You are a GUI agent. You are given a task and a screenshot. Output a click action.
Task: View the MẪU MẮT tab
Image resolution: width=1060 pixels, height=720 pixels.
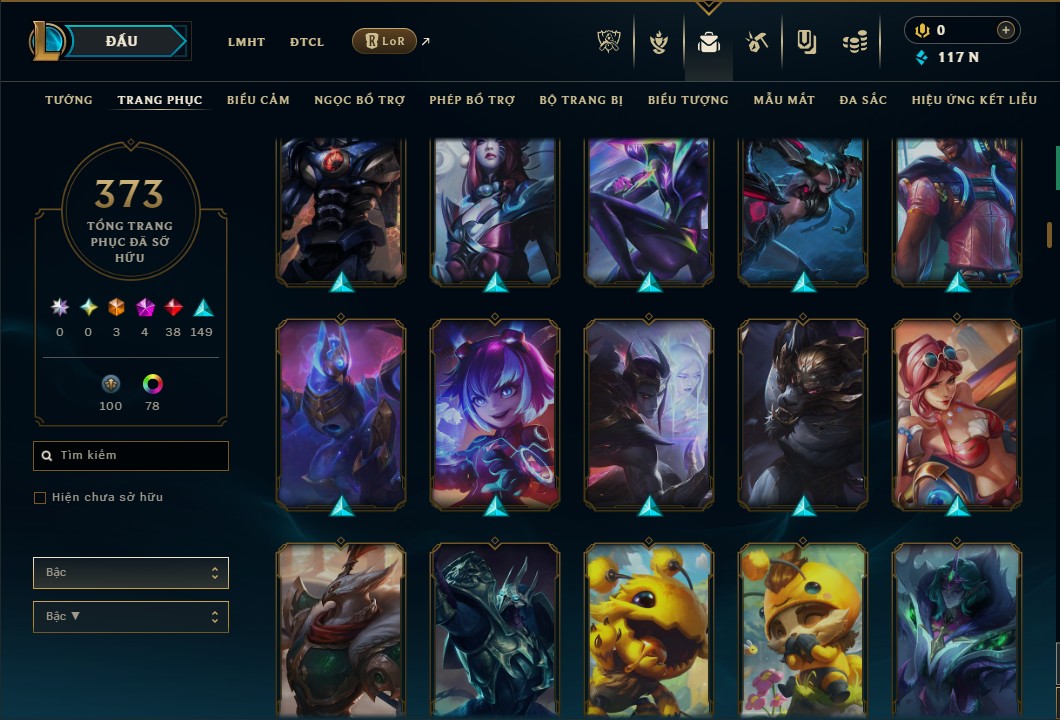coord(784,100)
